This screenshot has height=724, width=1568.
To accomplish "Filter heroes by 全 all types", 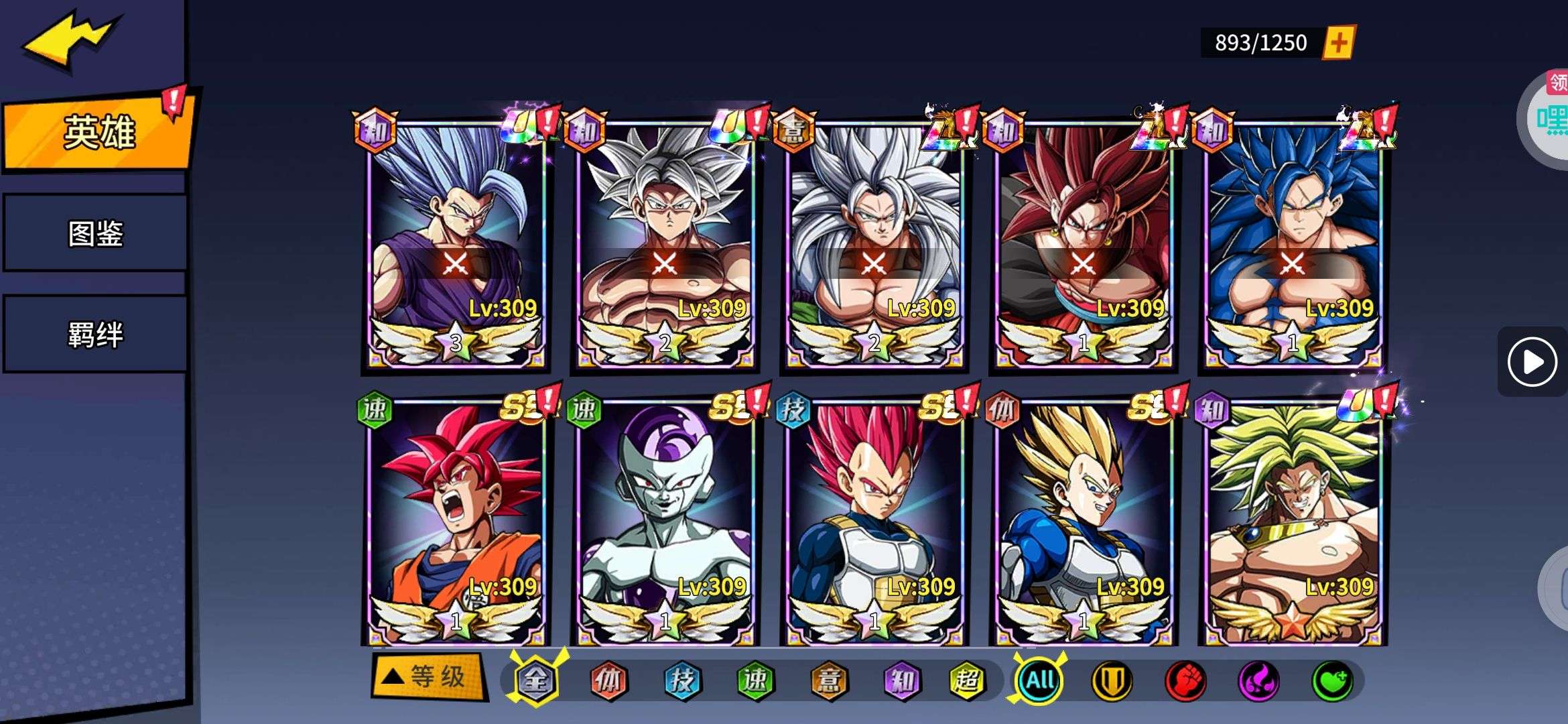I will coord(535,680).
